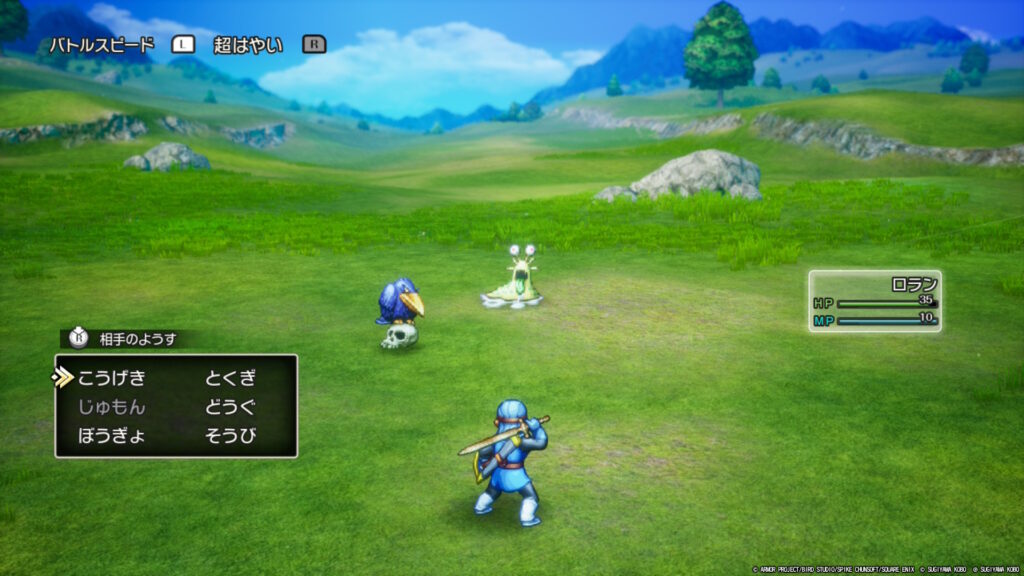
Task: Choose the じゅもん spell command
Action: pos(111,407)
